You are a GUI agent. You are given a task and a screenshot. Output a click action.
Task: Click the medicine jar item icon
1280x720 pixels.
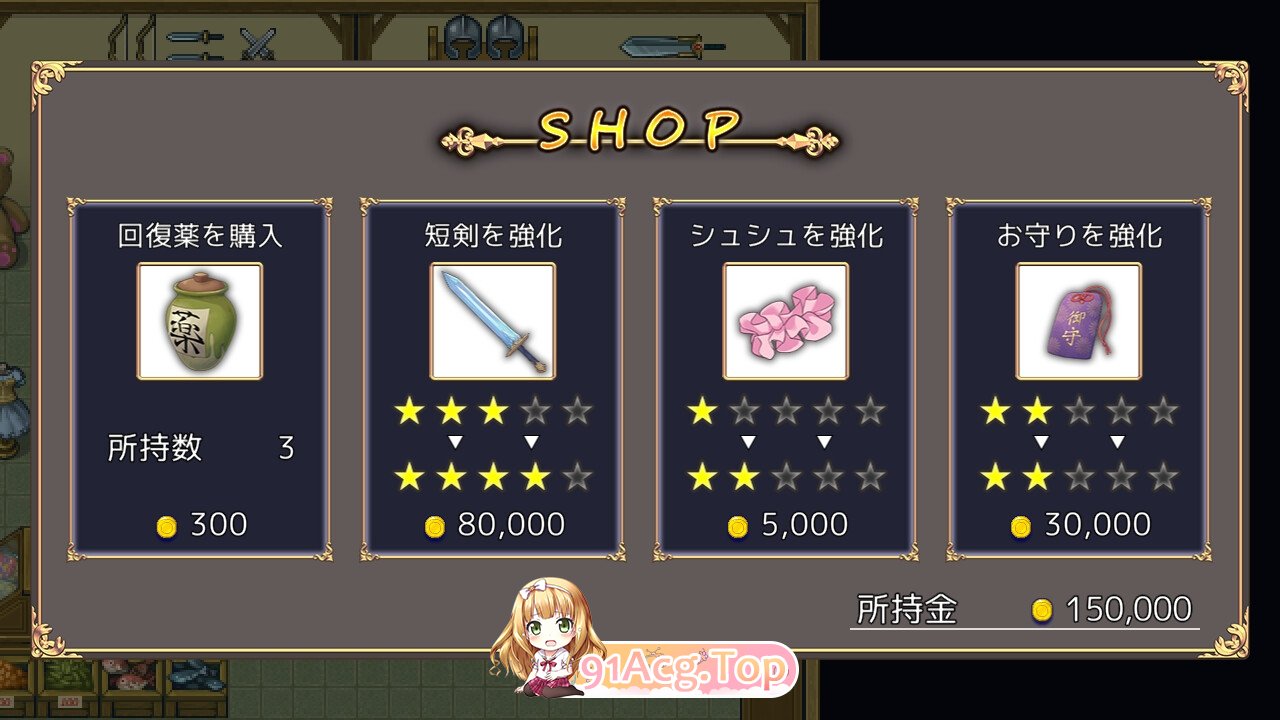pyautogui.click(x=199, y=320)
